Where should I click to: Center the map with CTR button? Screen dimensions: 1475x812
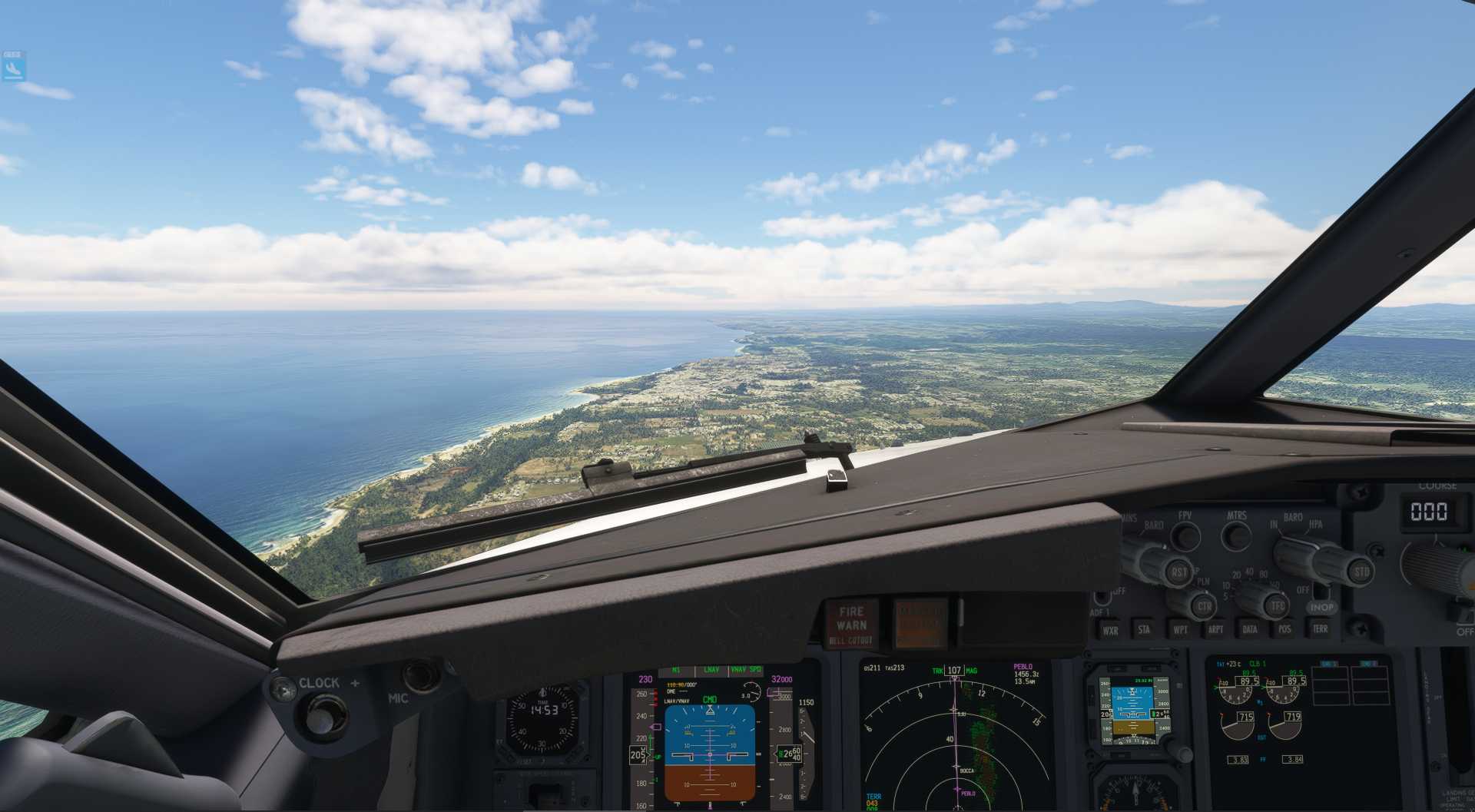pos(1203,606)
